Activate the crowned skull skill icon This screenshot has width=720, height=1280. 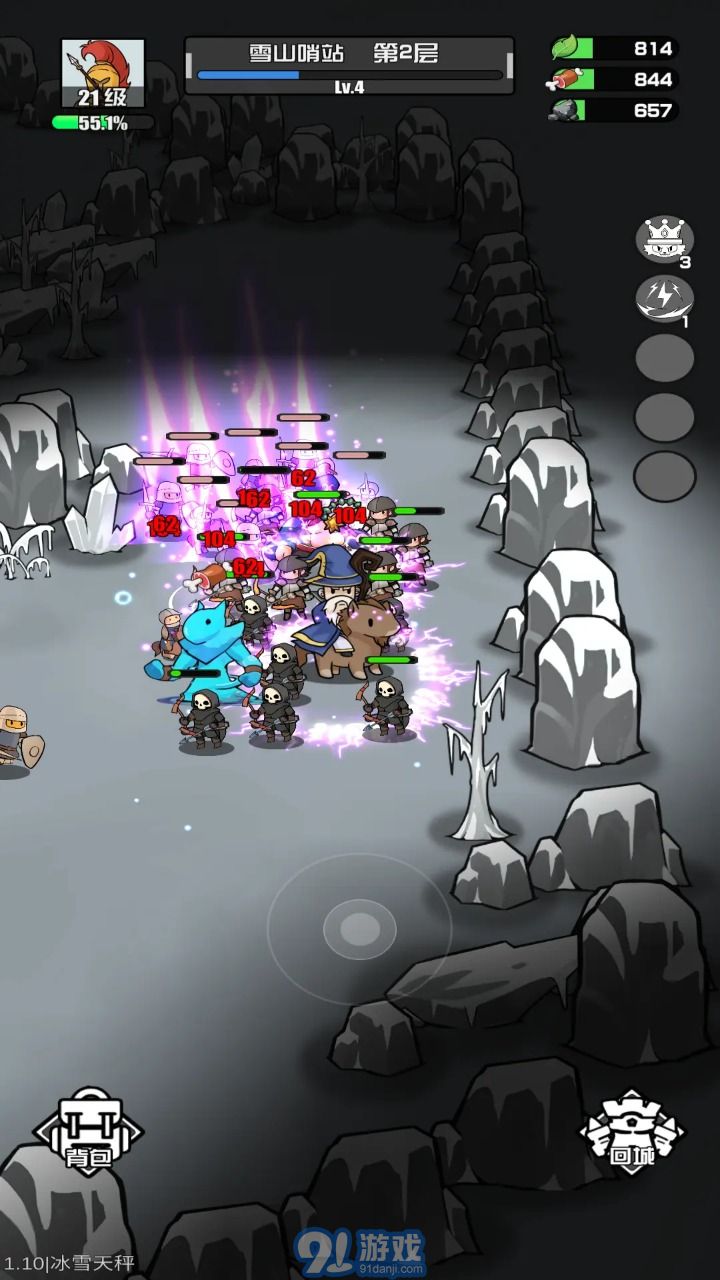pyautogui.click(x=664, y=240)
